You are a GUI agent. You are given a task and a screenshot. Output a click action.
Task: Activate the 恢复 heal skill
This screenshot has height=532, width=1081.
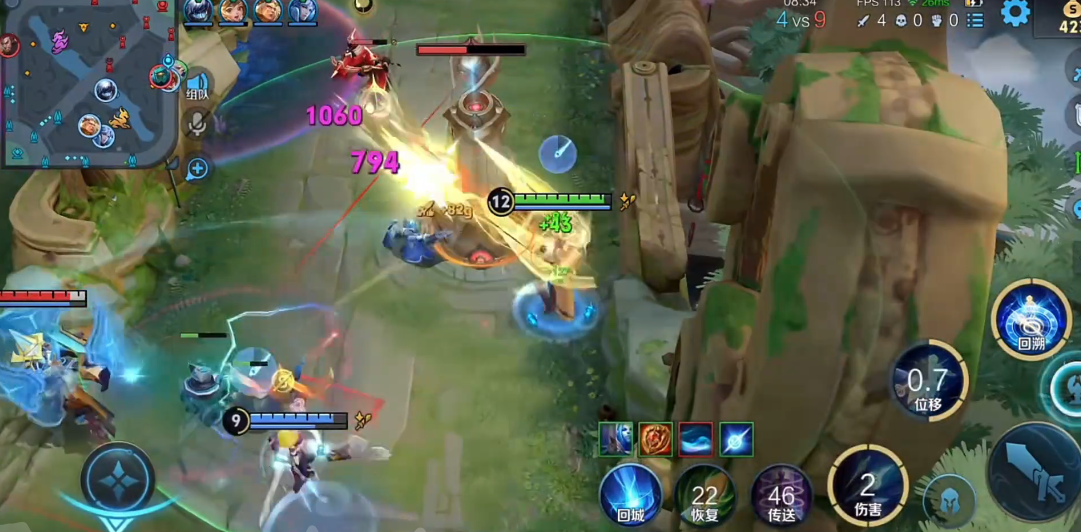(705, 494)
